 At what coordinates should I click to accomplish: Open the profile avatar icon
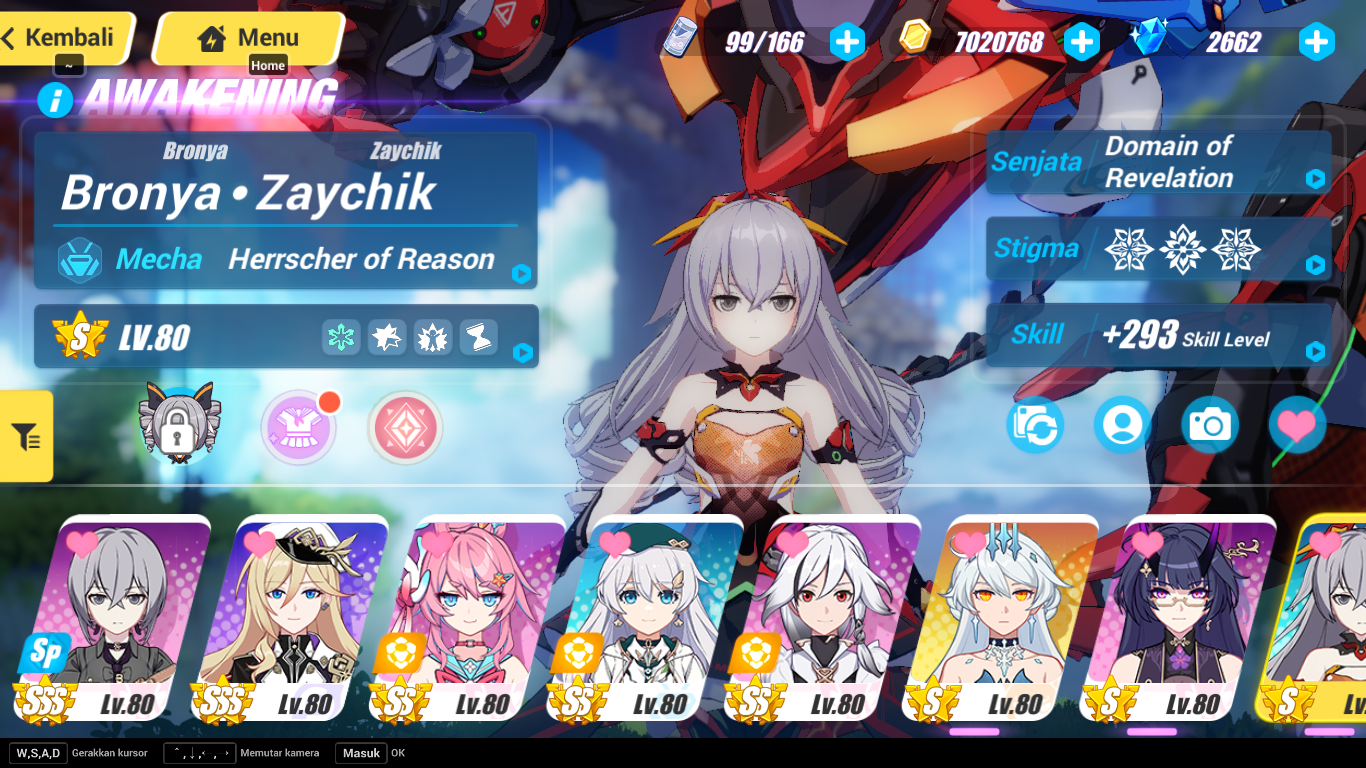[x=1122, y=425]
